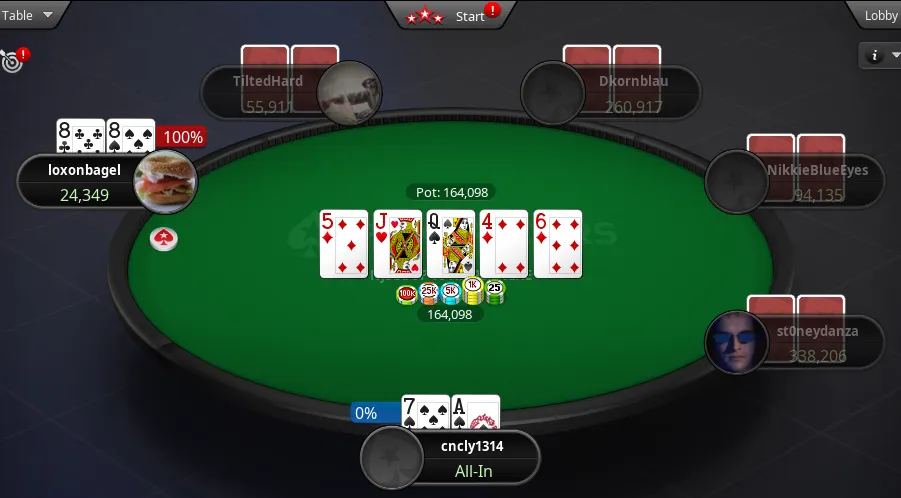Open the info dropdown button
This screenshot has width=901, height=498.
[x=878, y=56]
